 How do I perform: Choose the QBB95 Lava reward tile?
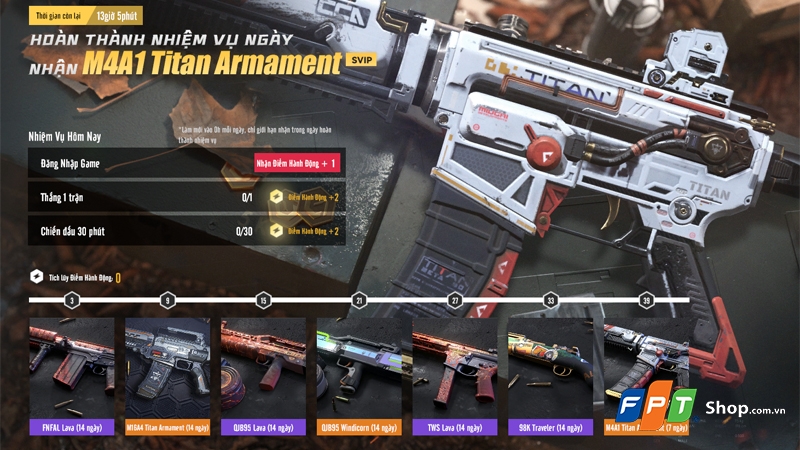coord(263,375)
